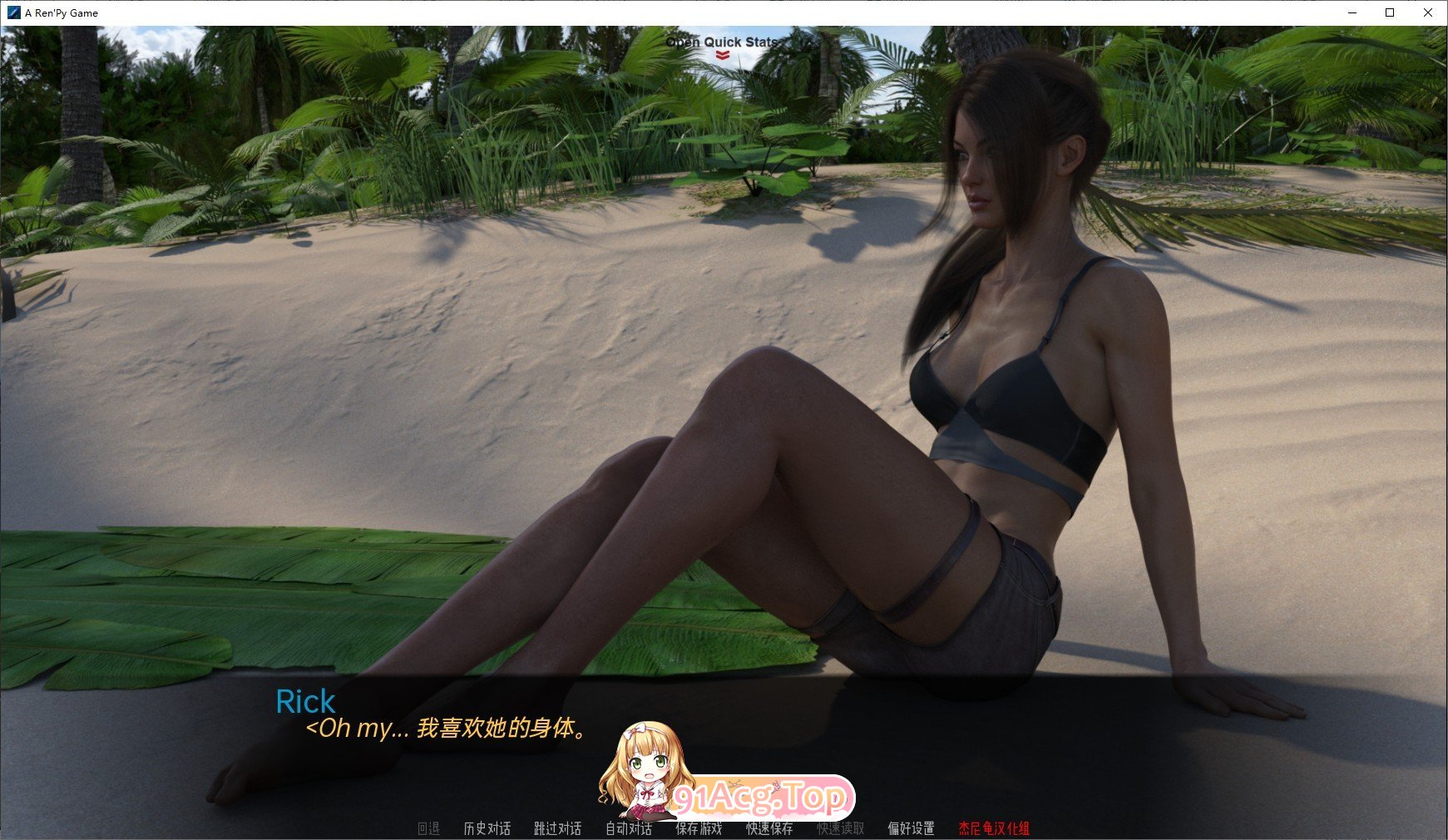Open 偏好设置 preferences screen

tap(913, 829)
